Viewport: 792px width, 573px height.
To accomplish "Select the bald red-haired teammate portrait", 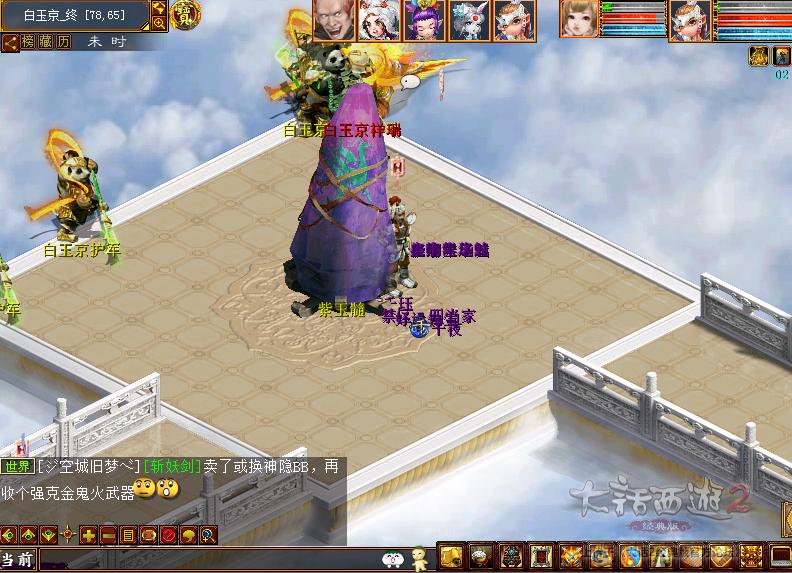I will (333, 20).
